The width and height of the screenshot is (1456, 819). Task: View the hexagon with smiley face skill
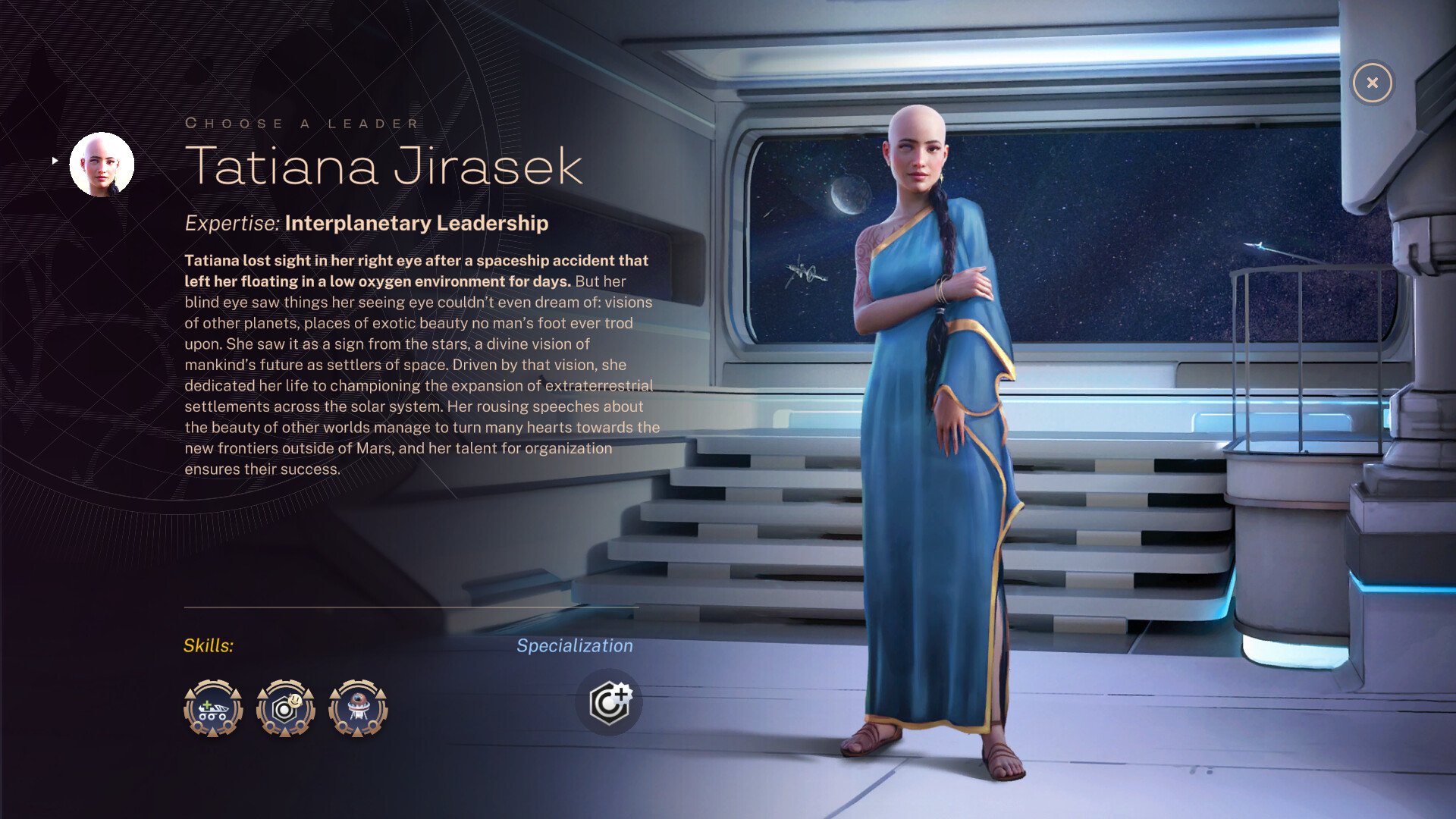(x=285, y=708)
